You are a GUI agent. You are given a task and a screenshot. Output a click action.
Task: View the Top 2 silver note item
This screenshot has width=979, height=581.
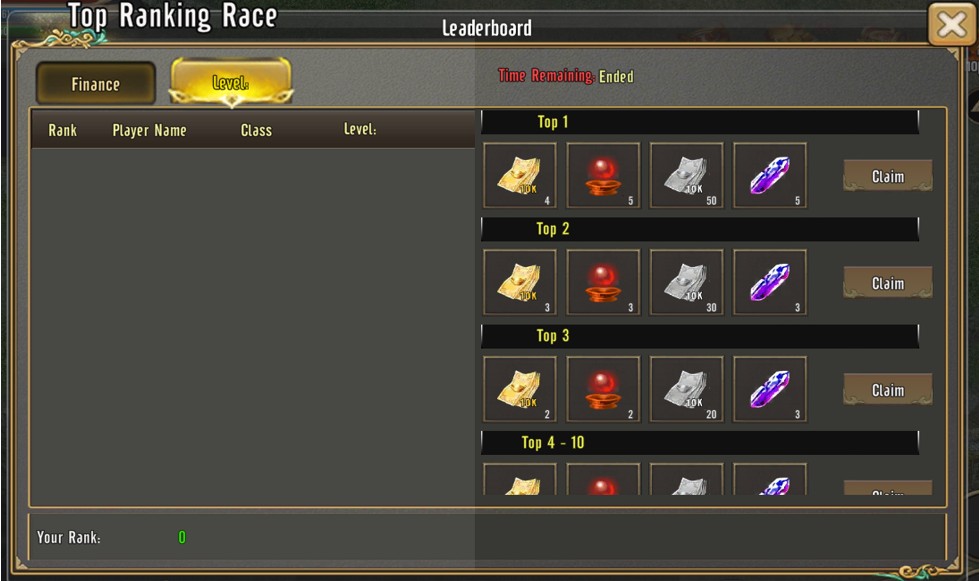click(686, 283)
